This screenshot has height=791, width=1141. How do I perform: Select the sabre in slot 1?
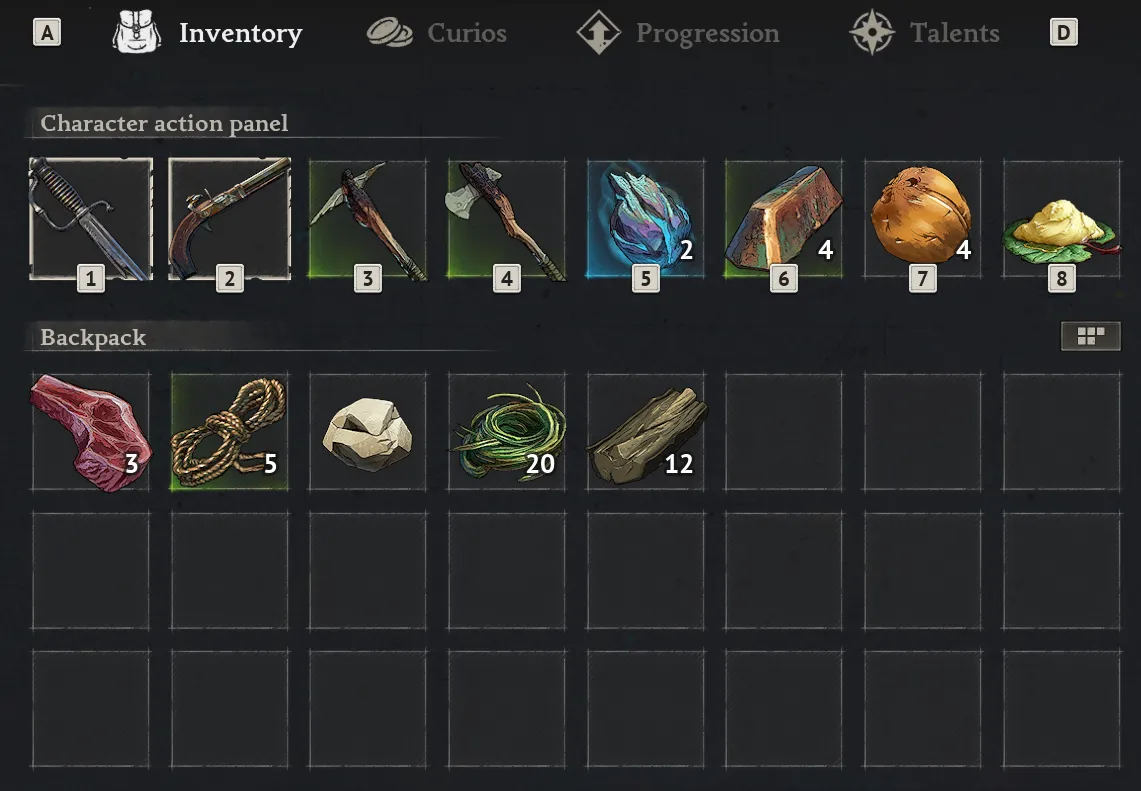tap(90, 219)
